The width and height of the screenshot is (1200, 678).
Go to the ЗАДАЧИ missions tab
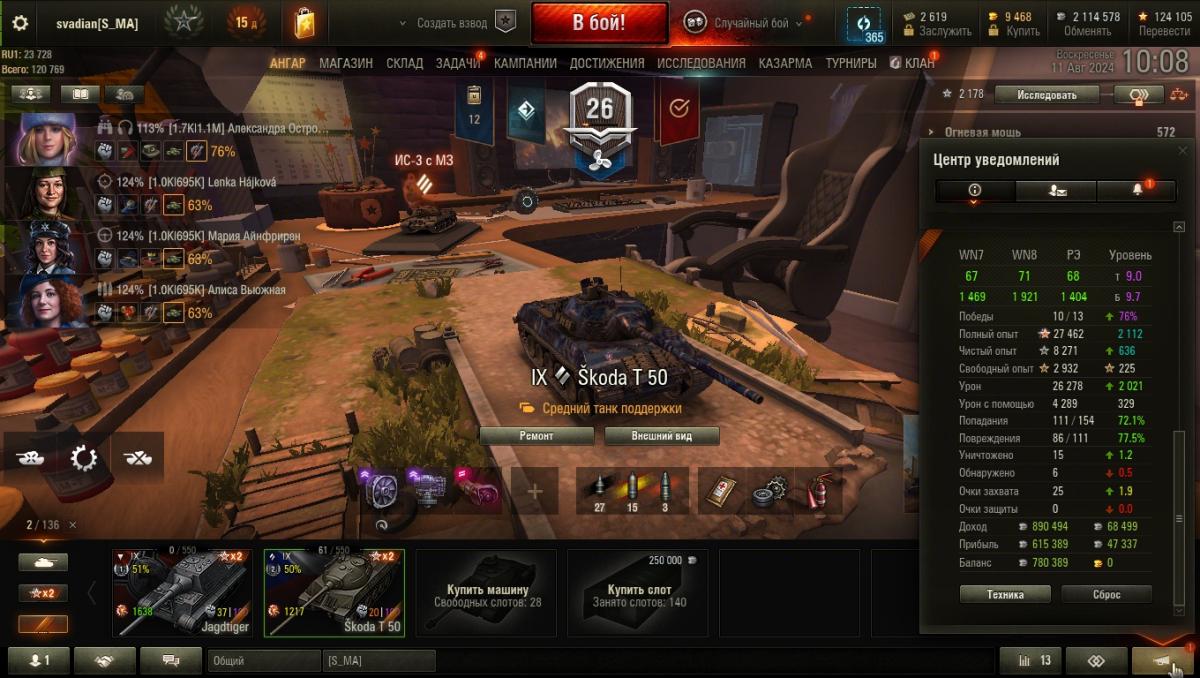[x=458, y=63]
